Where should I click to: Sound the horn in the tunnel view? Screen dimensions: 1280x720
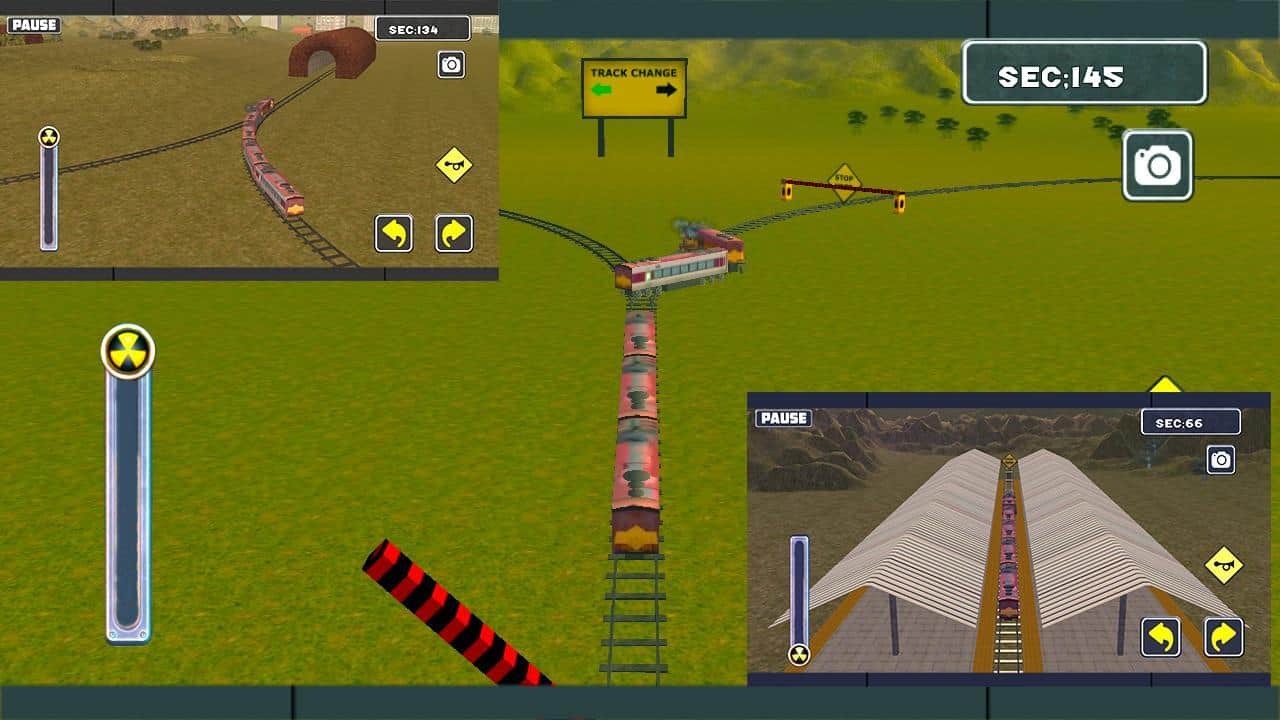click(x=454, y=165)
